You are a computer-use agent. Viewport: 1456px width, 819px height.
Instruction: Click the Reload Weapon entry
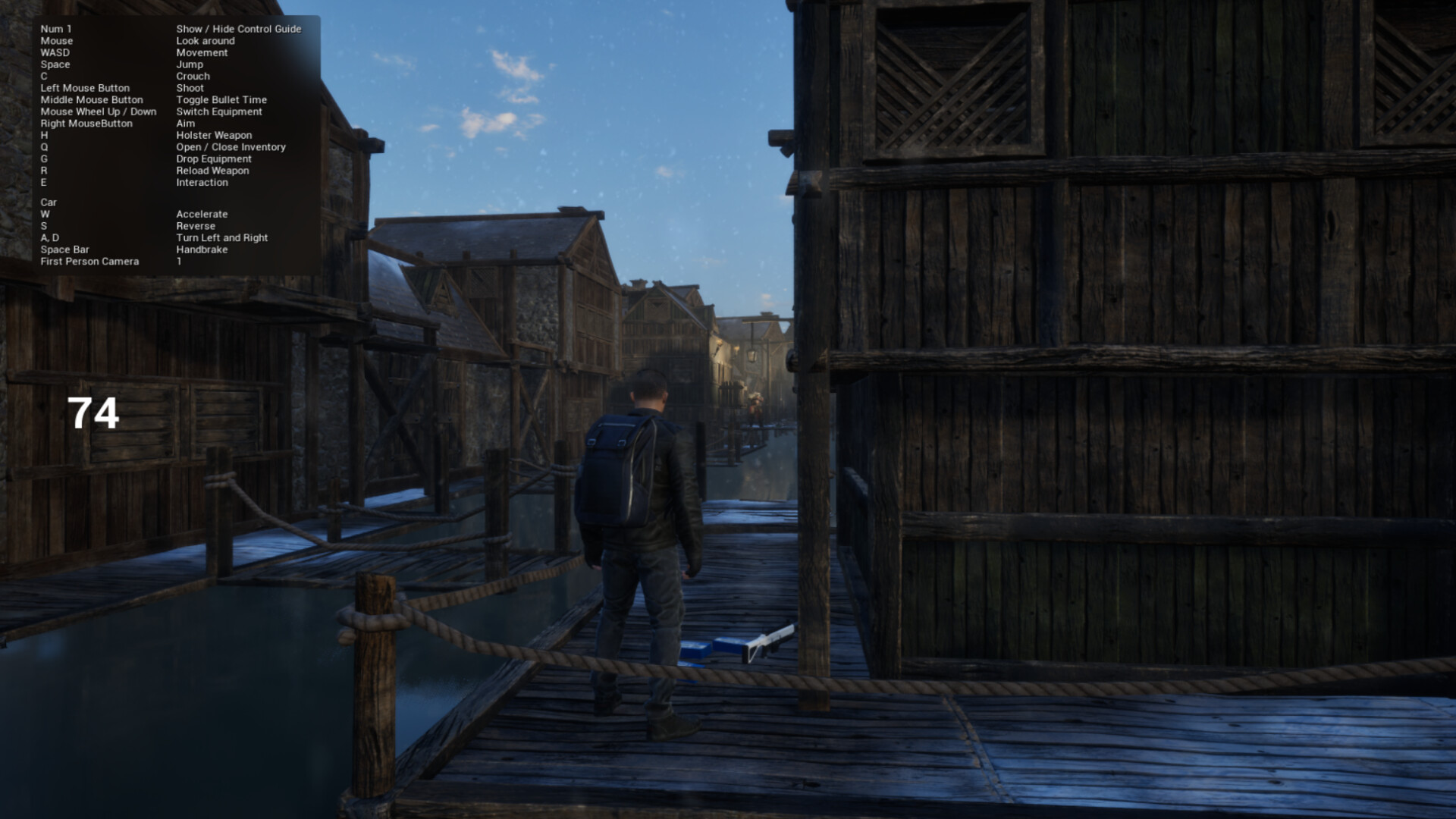[x=212, y=171]
